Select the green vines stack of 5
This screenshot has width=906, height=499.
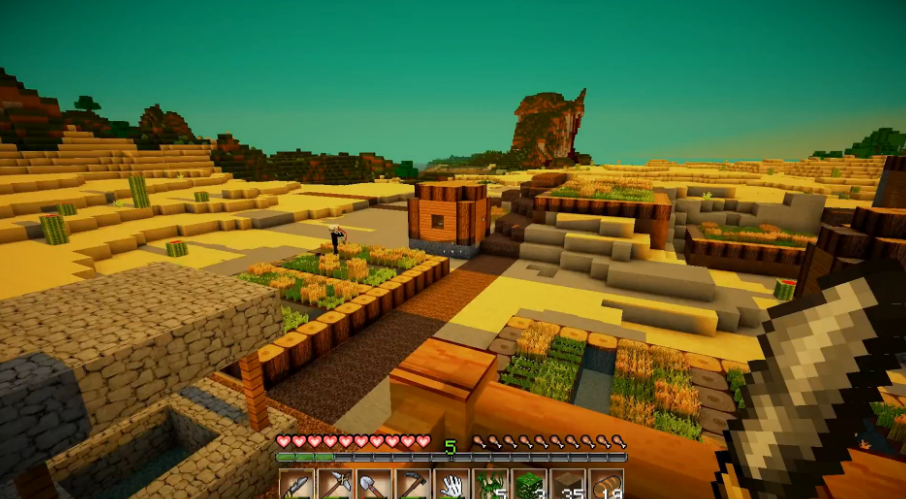point(491,485)
